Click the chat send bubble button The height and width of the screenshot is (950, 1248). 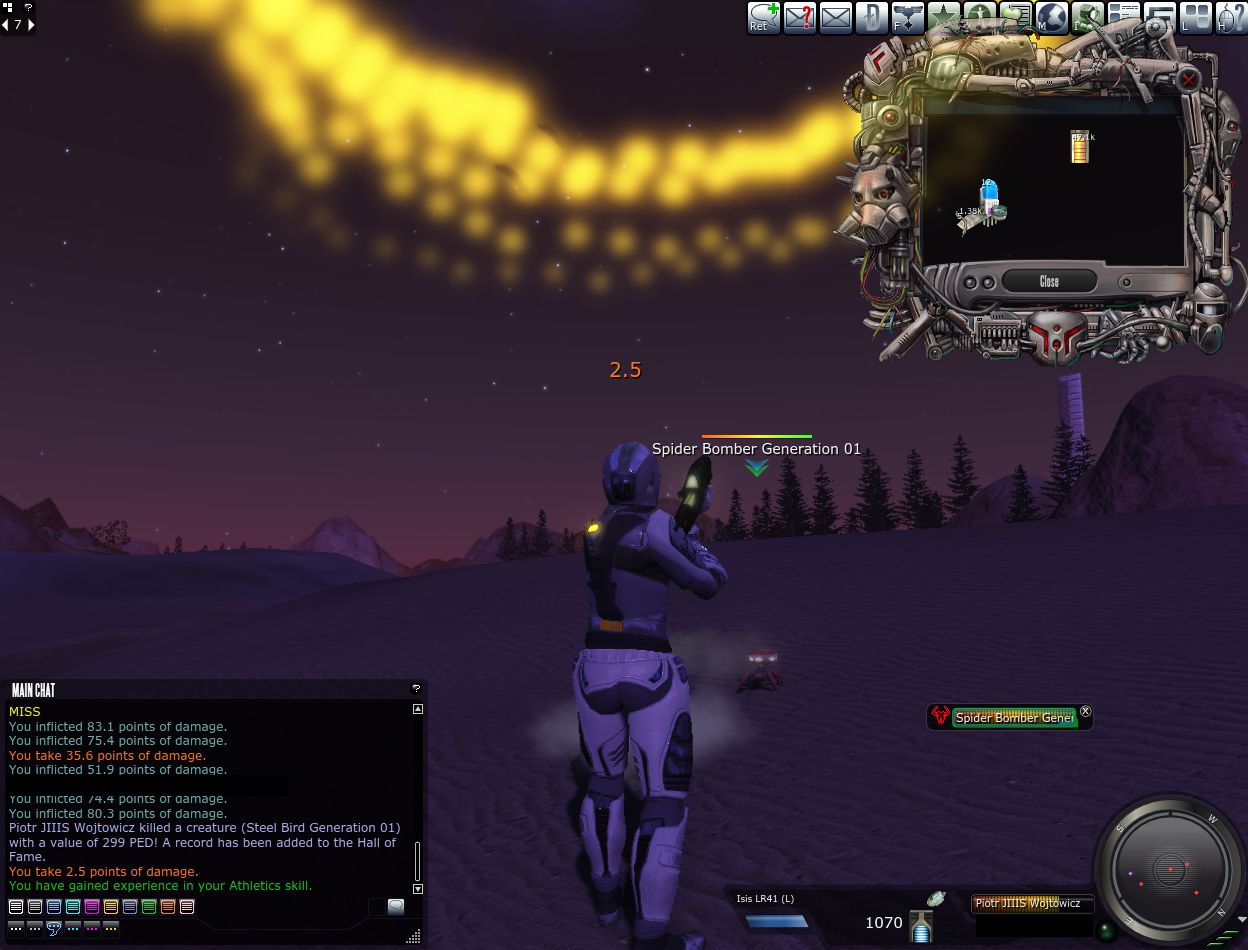click(396, 907)
